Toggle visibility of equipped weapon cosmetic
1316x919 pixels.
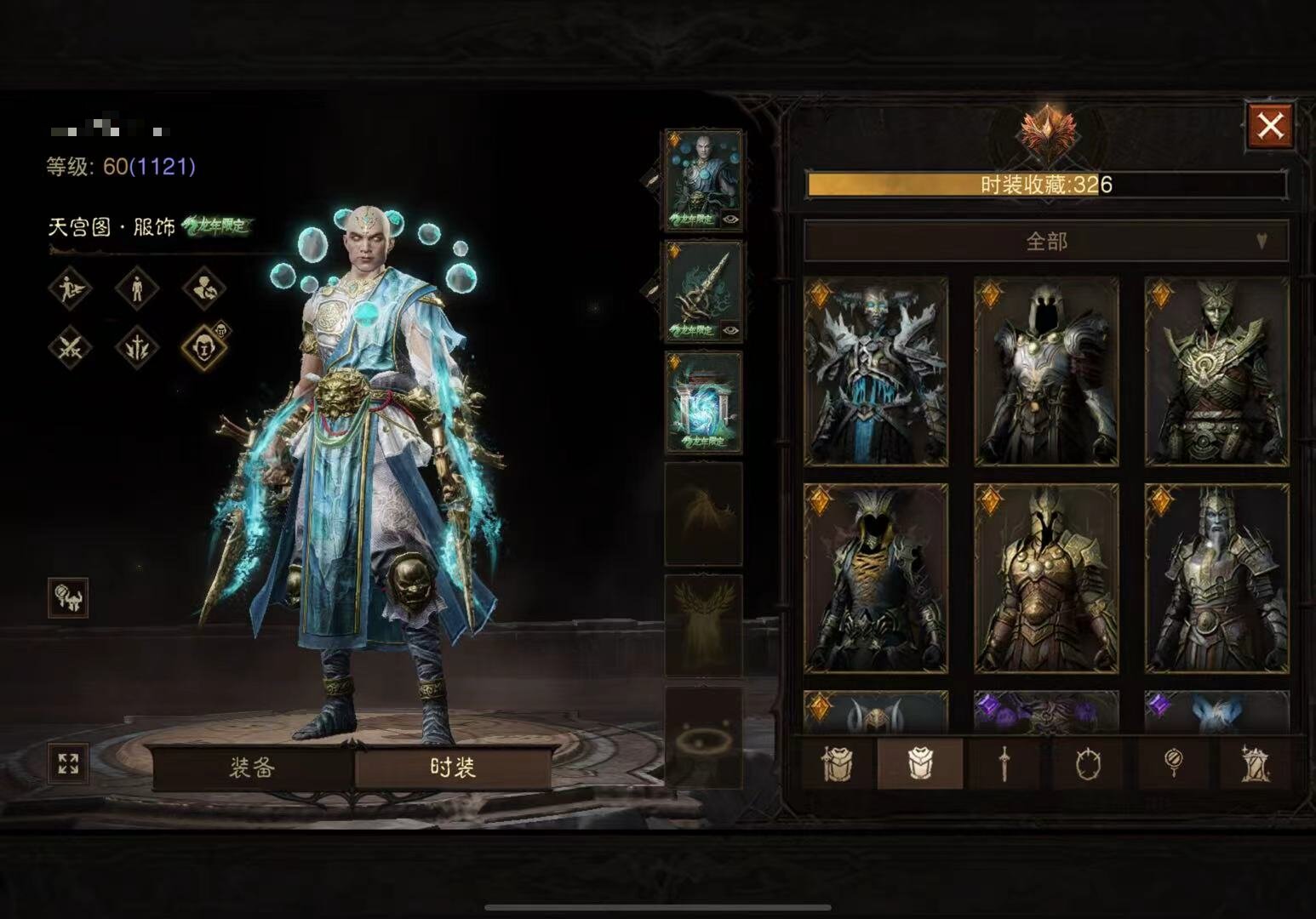point(730,330)
